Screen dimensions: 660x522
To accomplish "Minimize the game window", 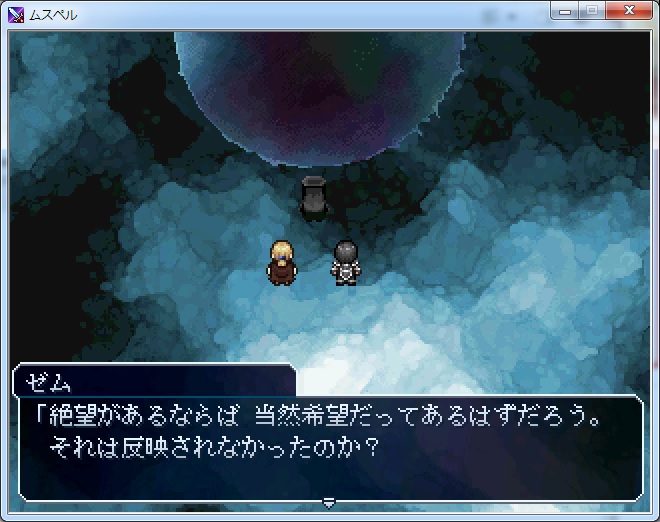I will click(x=567, y=12).
